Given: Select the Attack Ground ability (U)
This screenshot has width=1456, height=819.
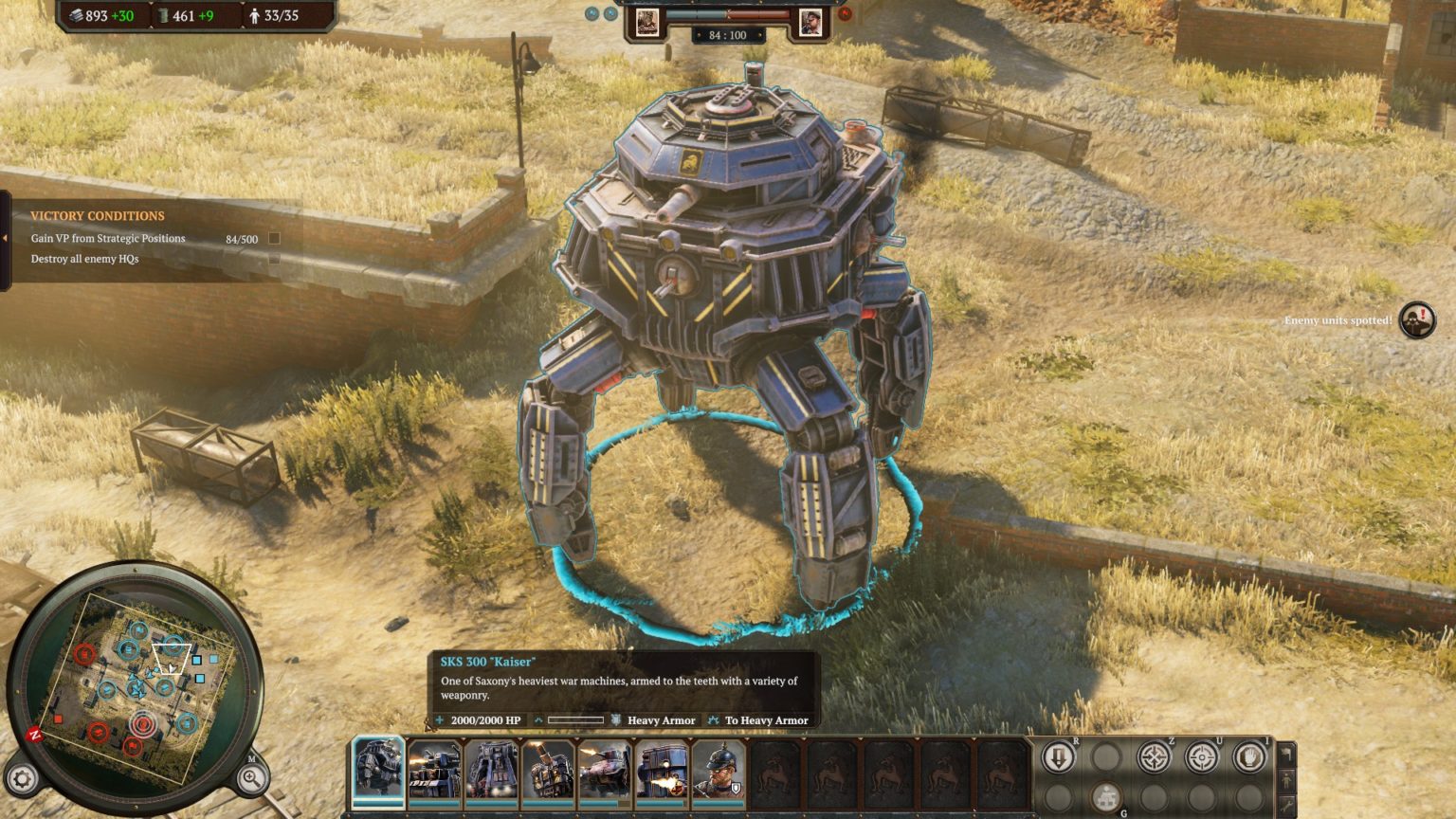Looking at the screenshot, I should click(x=1202, y=756).
